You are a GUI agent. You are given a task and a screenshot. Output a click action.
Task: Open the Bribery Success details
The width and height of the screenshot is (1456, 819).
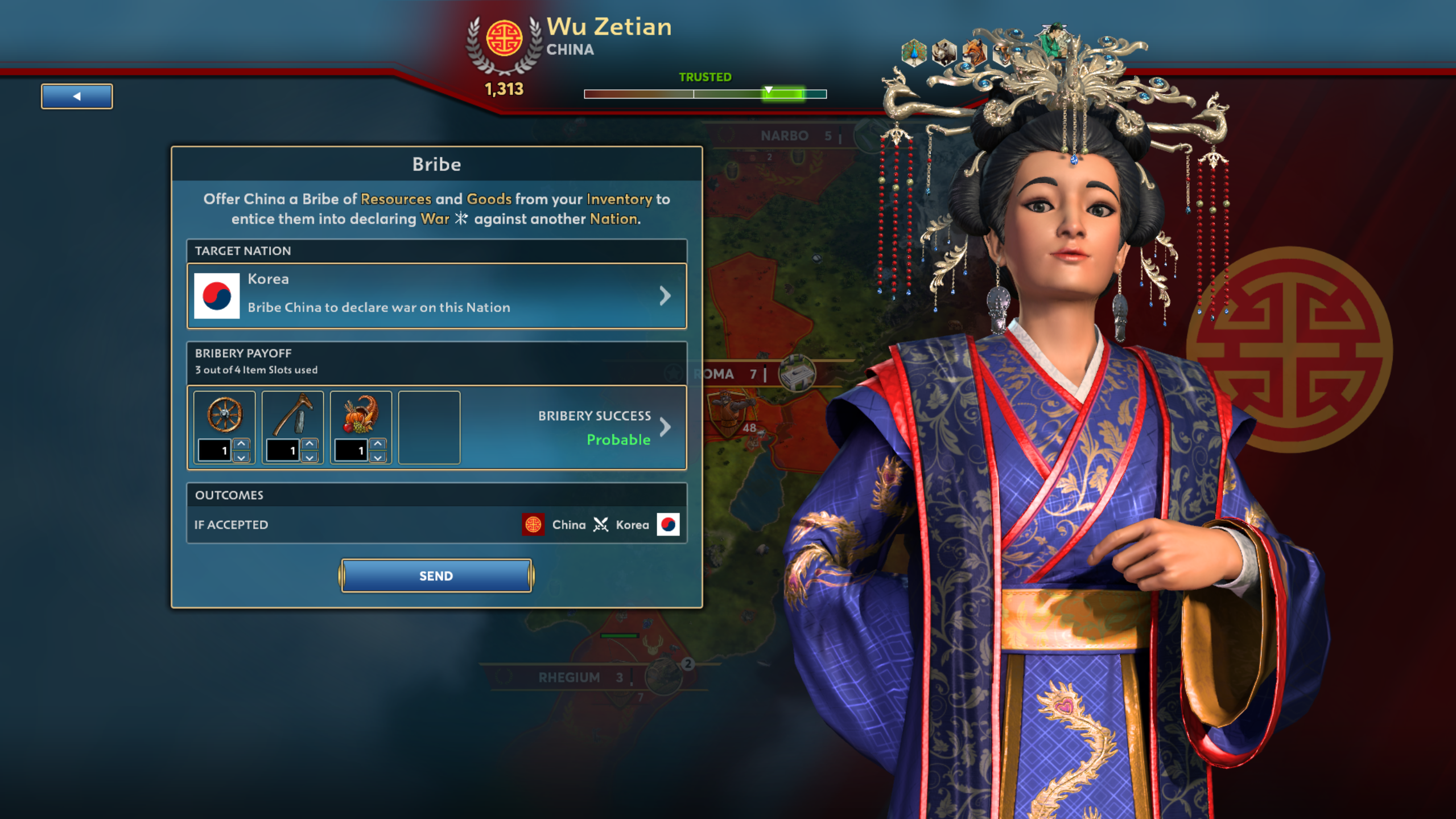pos(663,427)
